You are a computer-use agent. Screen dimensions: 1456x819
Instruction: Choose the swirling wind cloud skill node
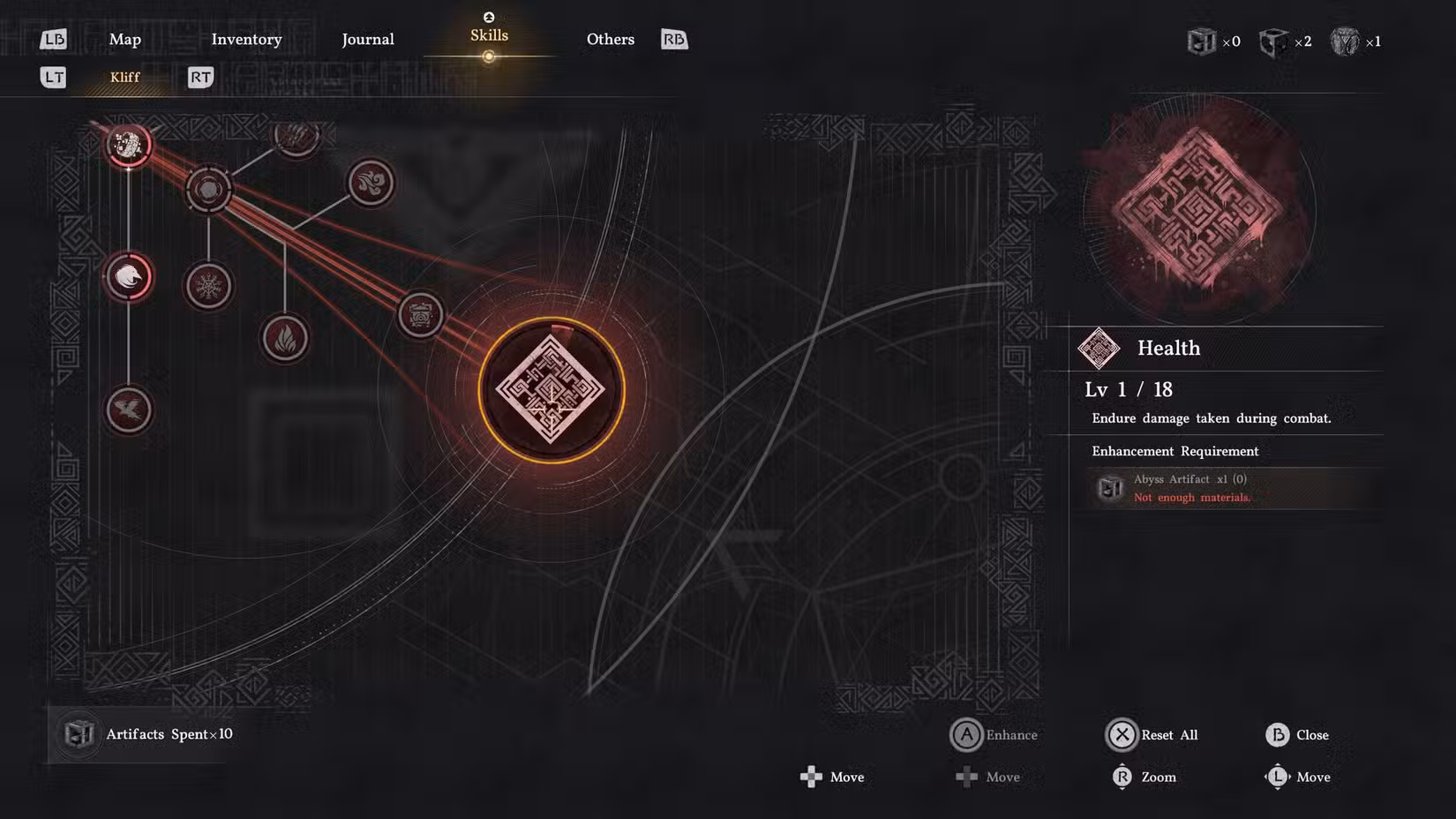point(371,183)
